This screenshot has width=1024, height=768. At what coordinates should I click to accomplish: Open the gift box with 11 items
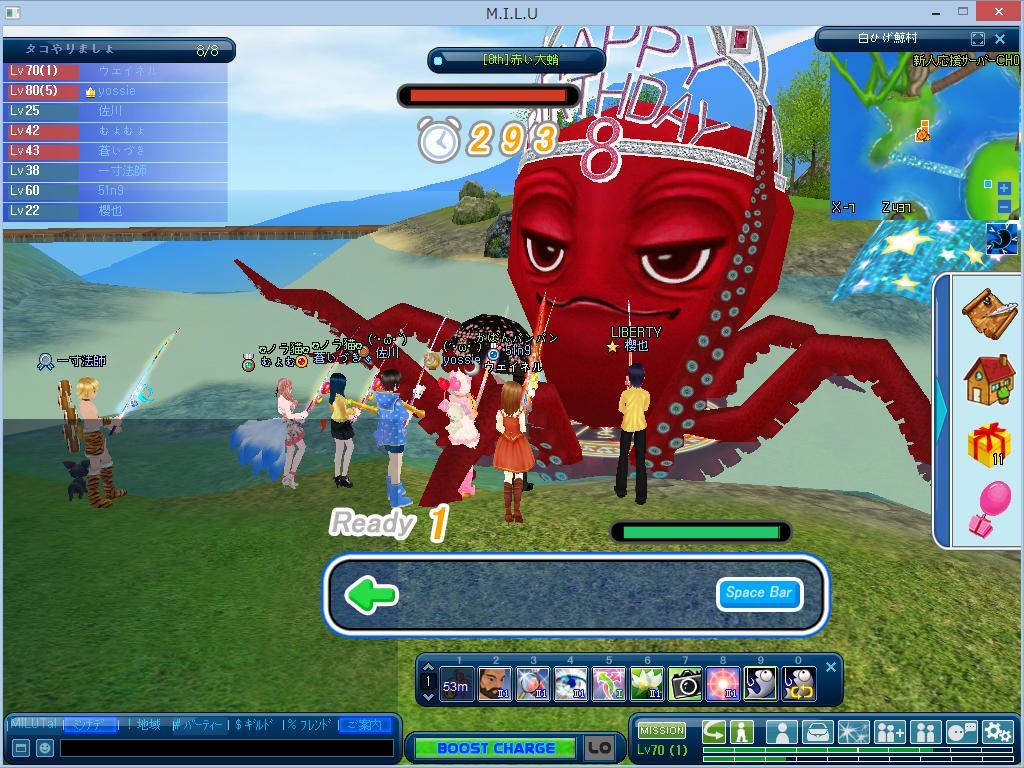[988, 444]
